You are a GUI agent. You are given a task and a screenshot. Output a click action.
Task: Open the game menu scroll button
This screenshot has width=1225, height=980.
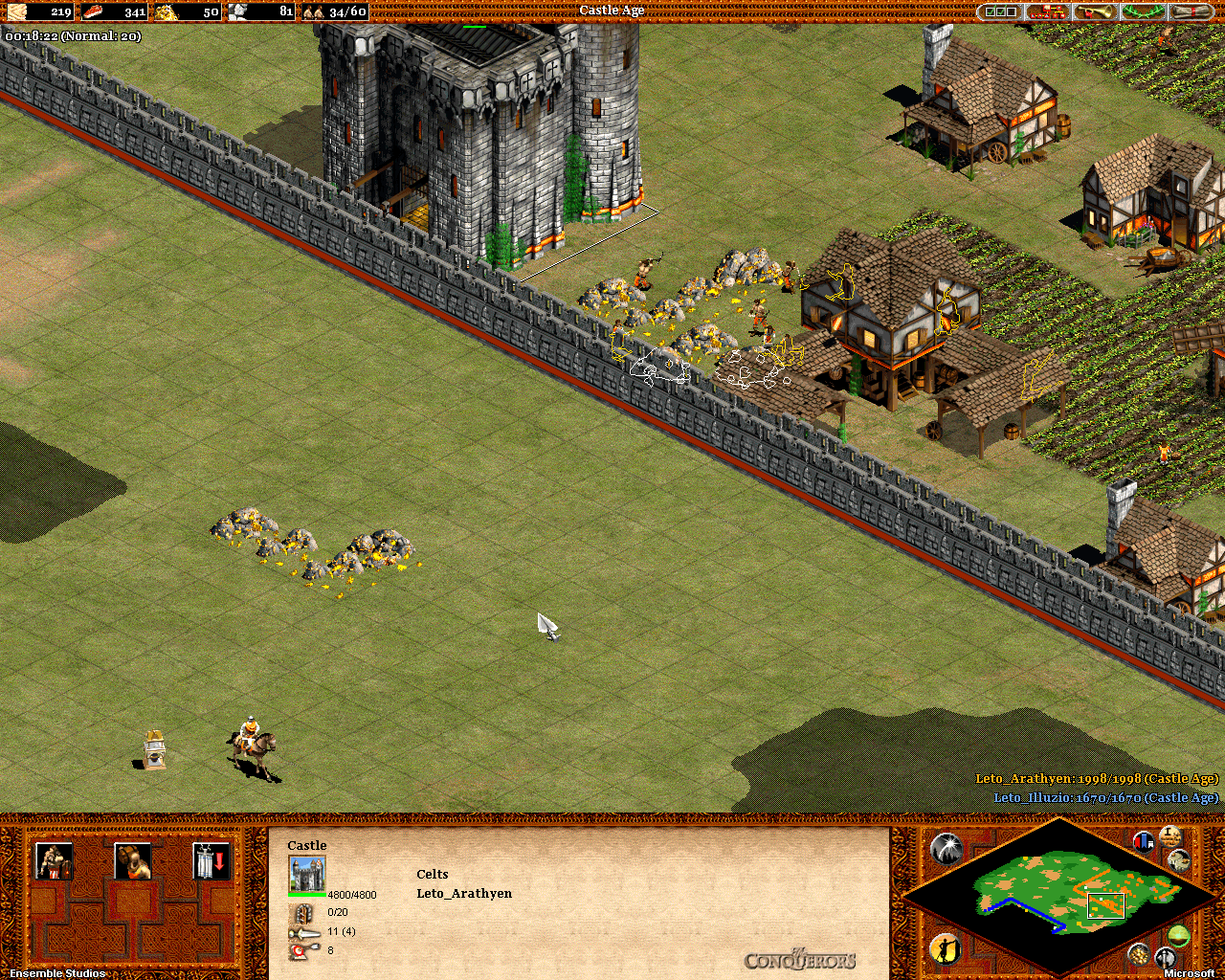[x=1192, y=11]
